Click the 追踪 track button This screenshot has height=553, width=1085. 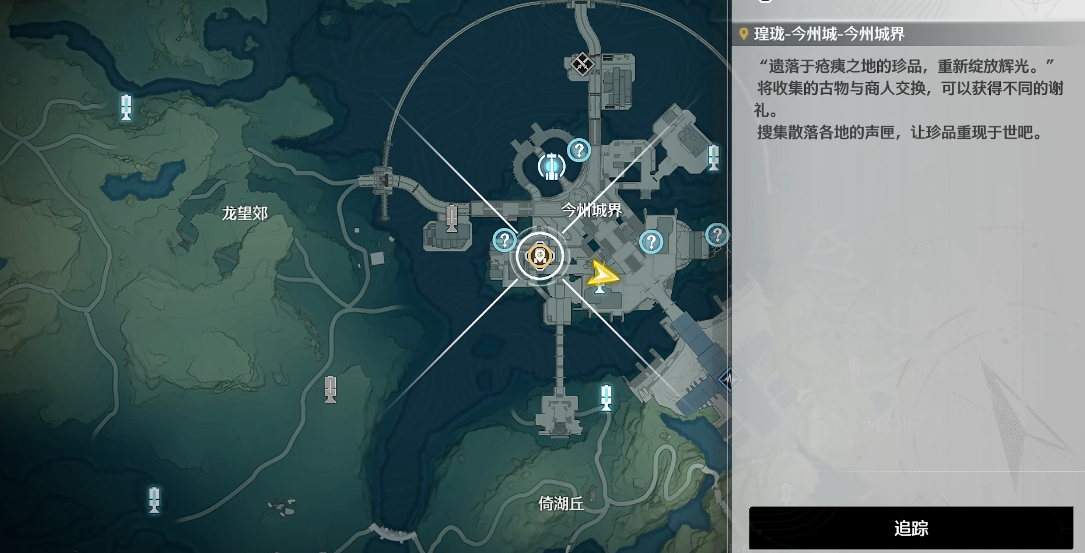click(910, 528)
